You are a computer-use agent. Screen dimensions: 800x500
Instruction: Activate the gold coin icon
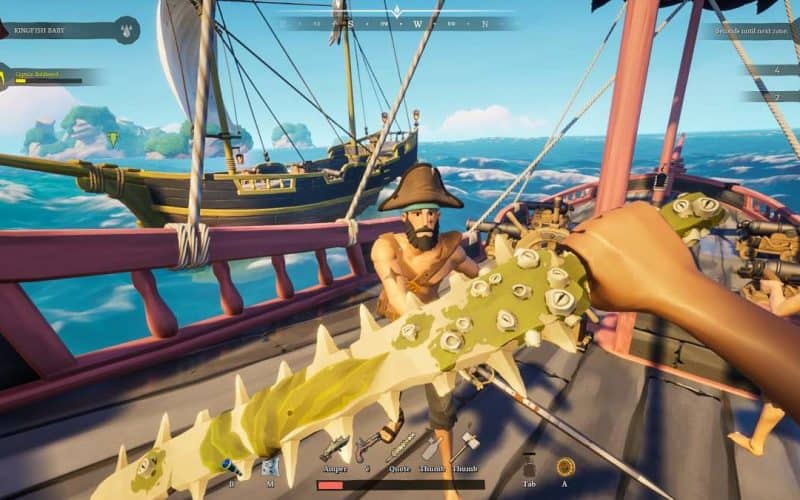click(566, 466)
